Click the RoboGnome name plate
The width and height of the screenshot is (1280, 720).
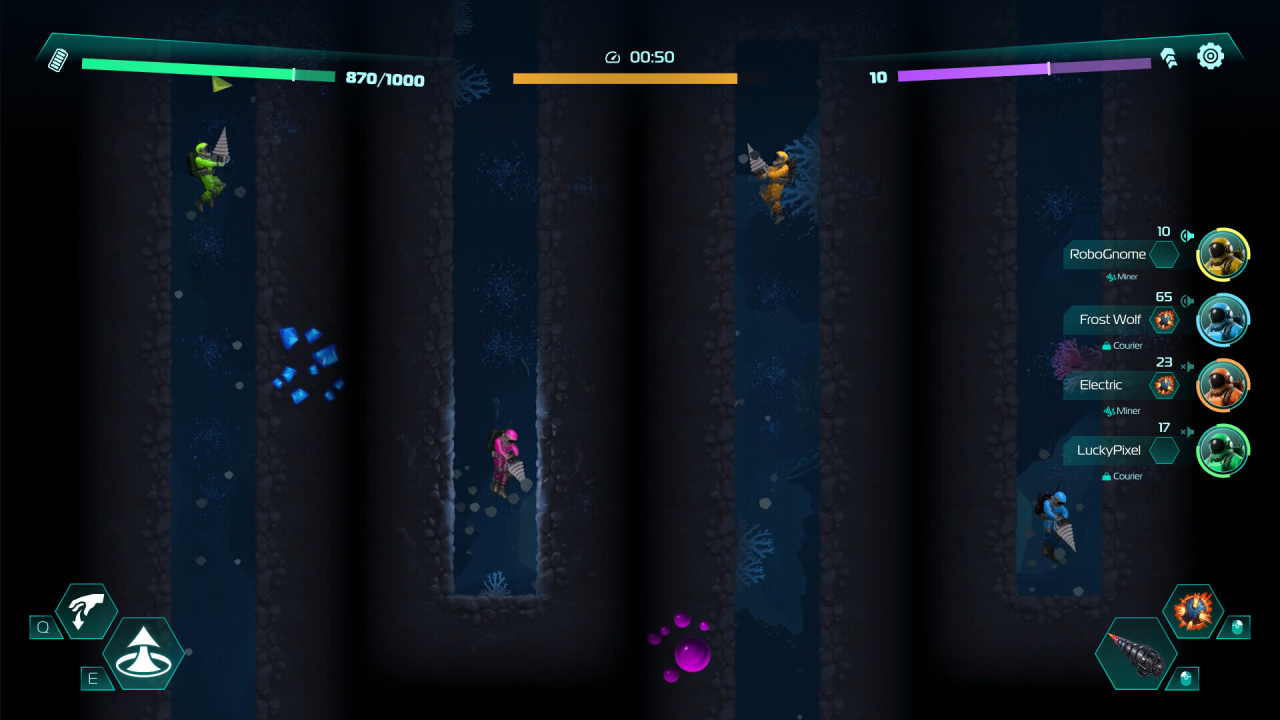[x=1107, y=254]
